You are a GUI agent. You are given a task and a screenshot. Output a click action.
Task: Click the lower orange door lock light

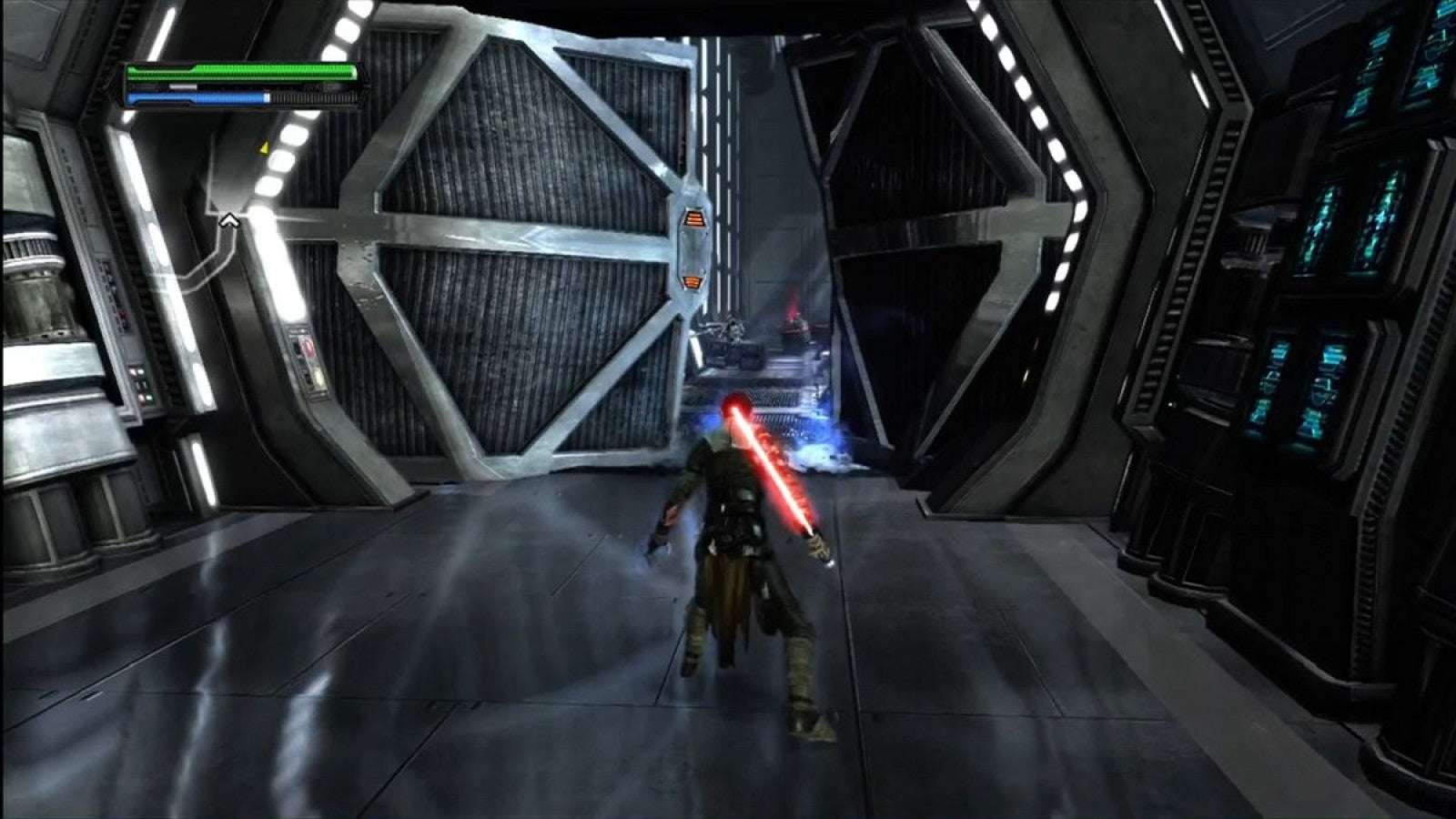click(x=692, y=279)
